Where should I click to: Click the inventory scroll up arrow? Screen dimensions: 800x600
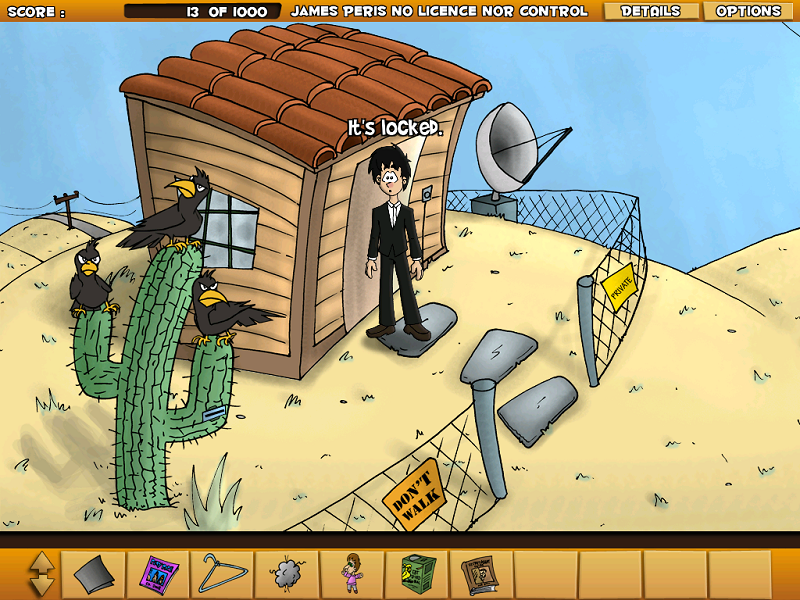[x=41, y=563]
